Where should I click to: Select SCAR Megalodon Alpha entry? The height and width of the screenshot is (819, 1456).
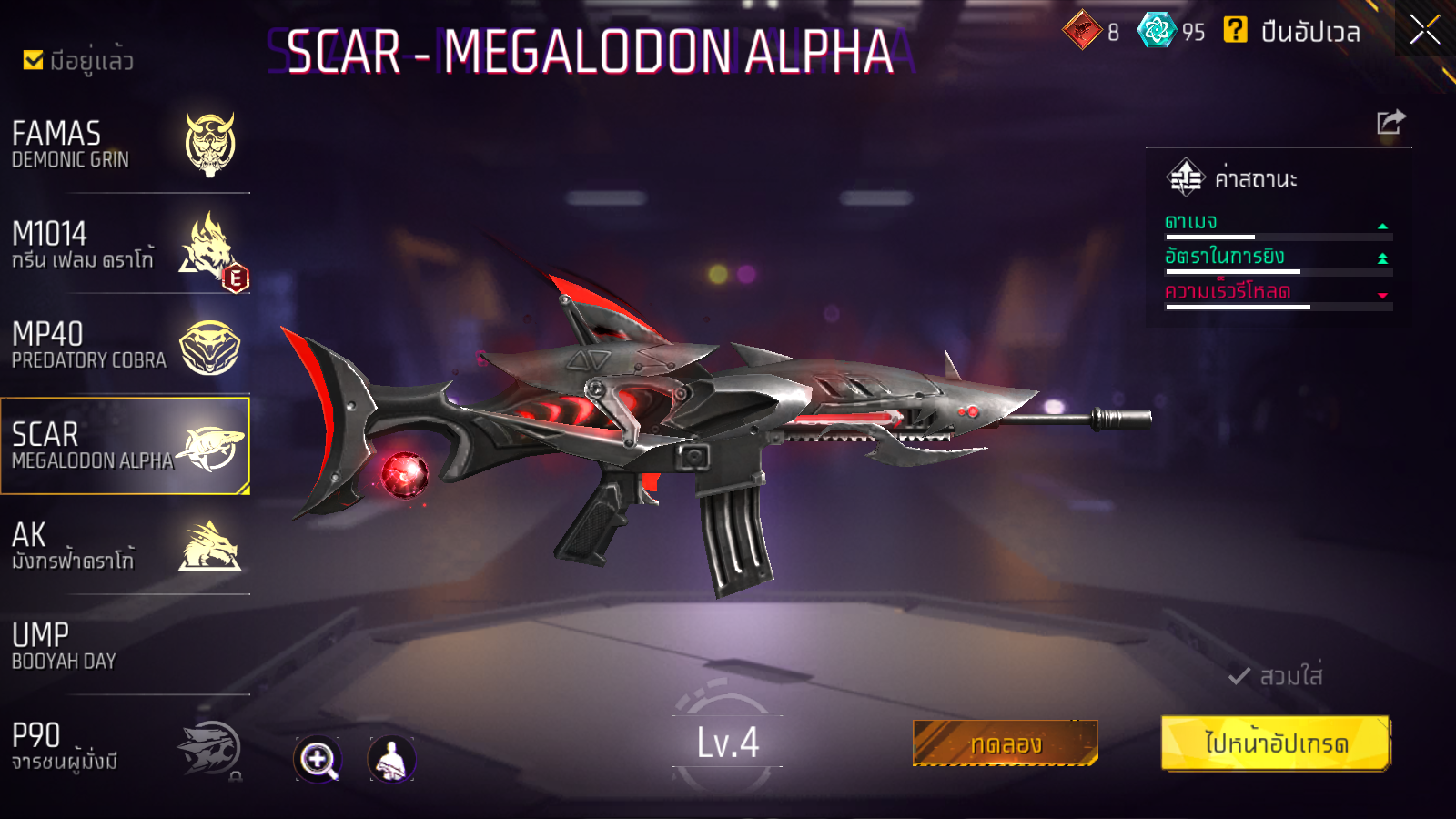[125, 446]
